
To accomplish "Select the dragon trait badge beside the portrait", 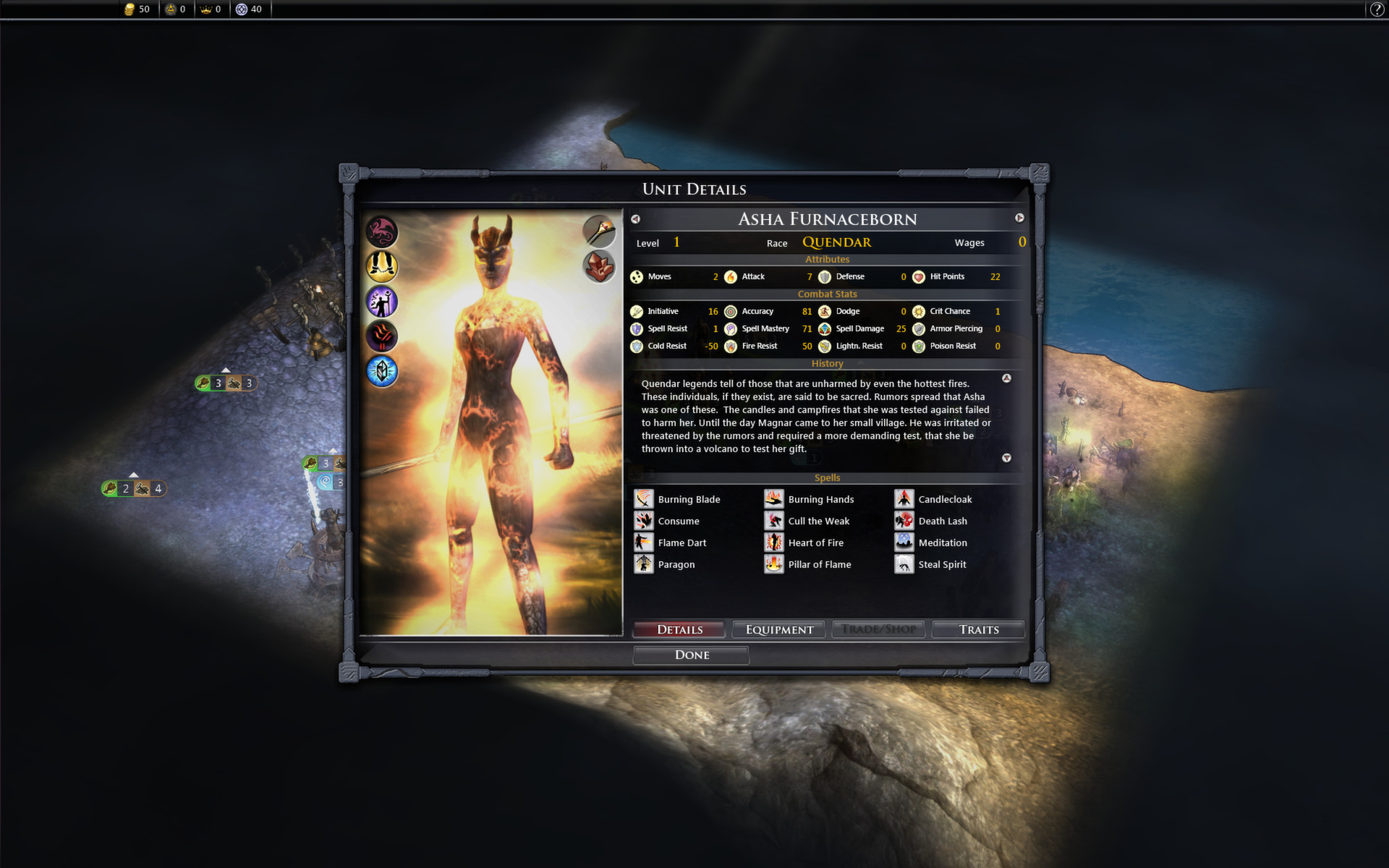I will coord(382,232).
